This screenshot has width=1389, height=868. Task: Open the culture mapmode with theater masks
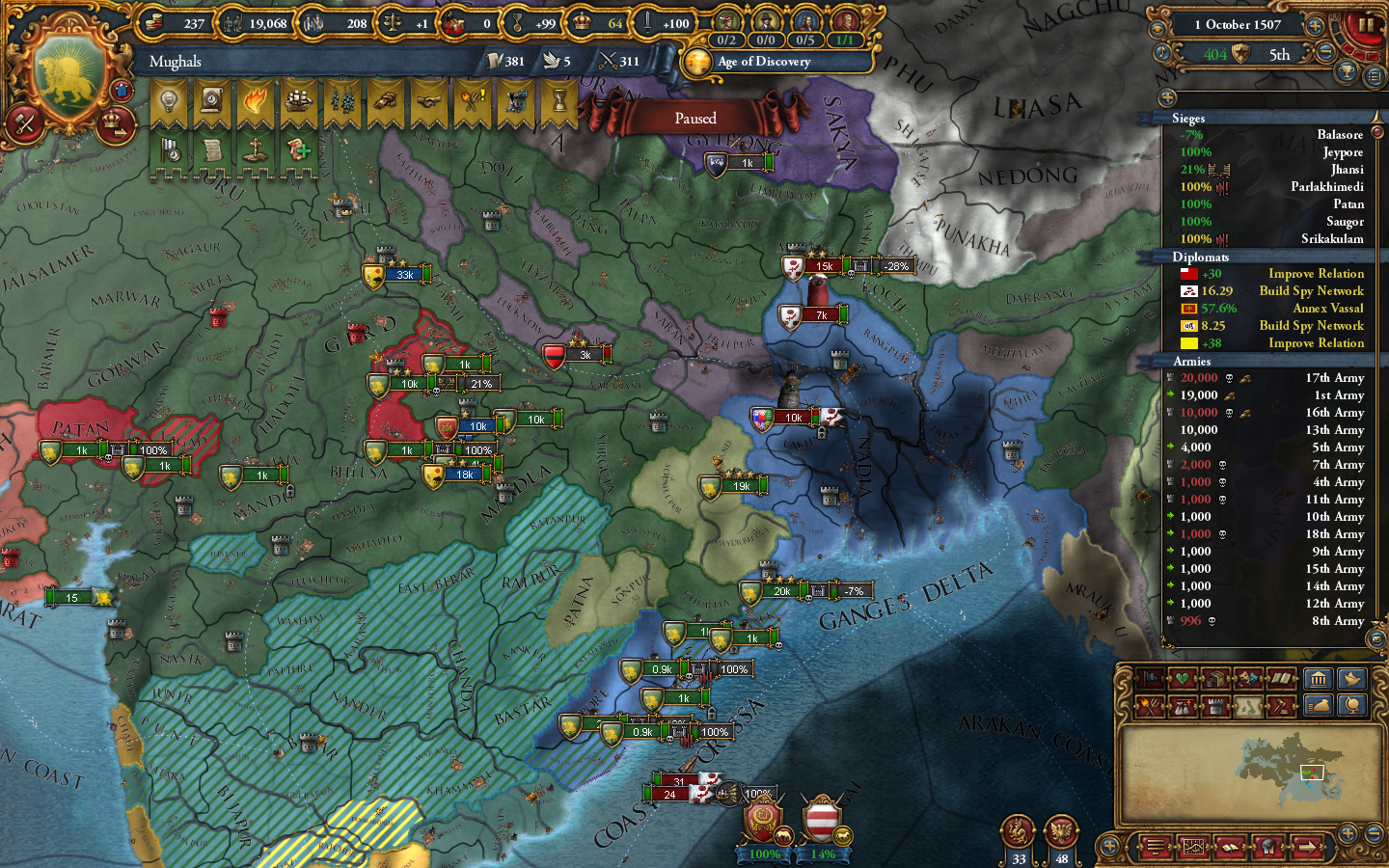pos(1246,678)
